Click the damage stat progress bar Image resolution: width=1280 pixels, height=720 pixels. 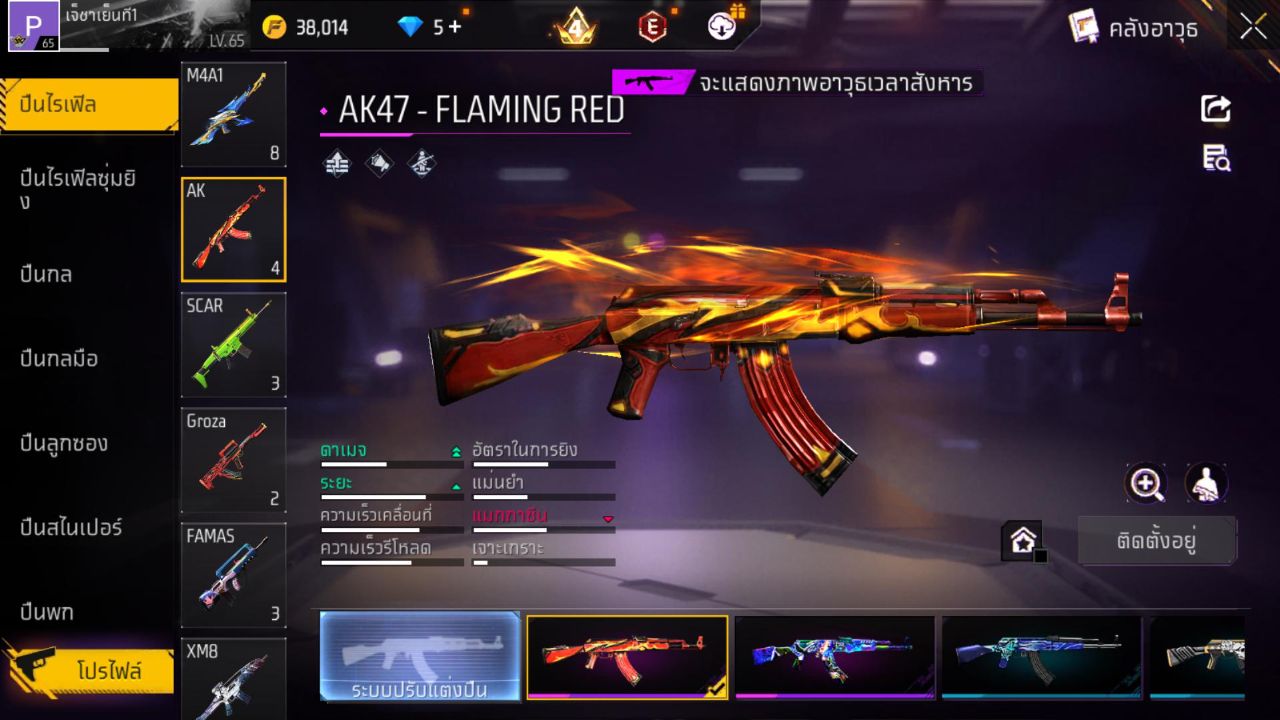click(390, 462)
